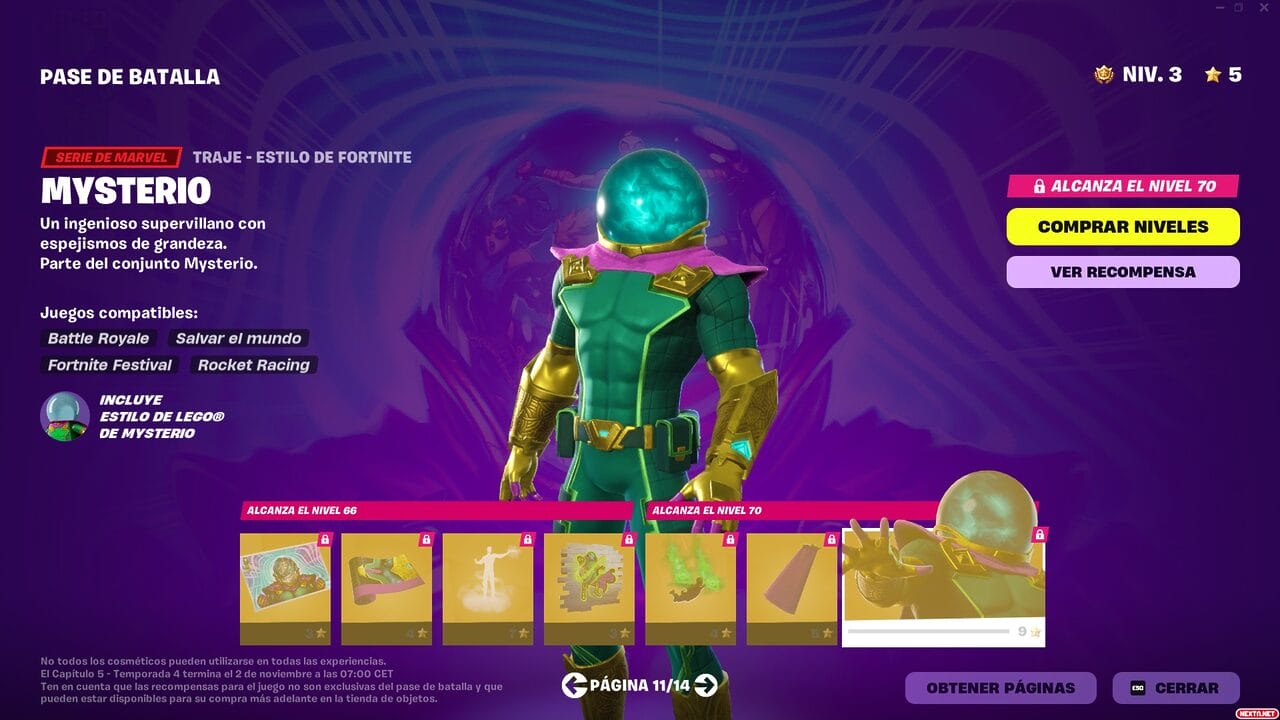Click Obtener Páginas at the bottom
This screenshot has height=720, width=1280.
(x=999, y=688)
